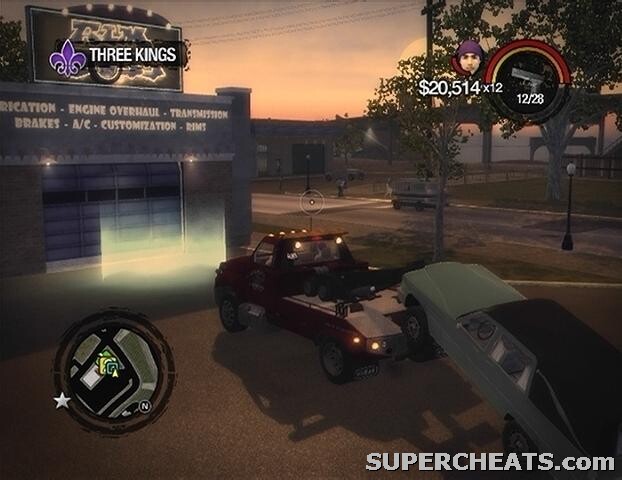Click the player character portrait
The image size is (622, 480).
pyautogui.click(x=468, y=57)
